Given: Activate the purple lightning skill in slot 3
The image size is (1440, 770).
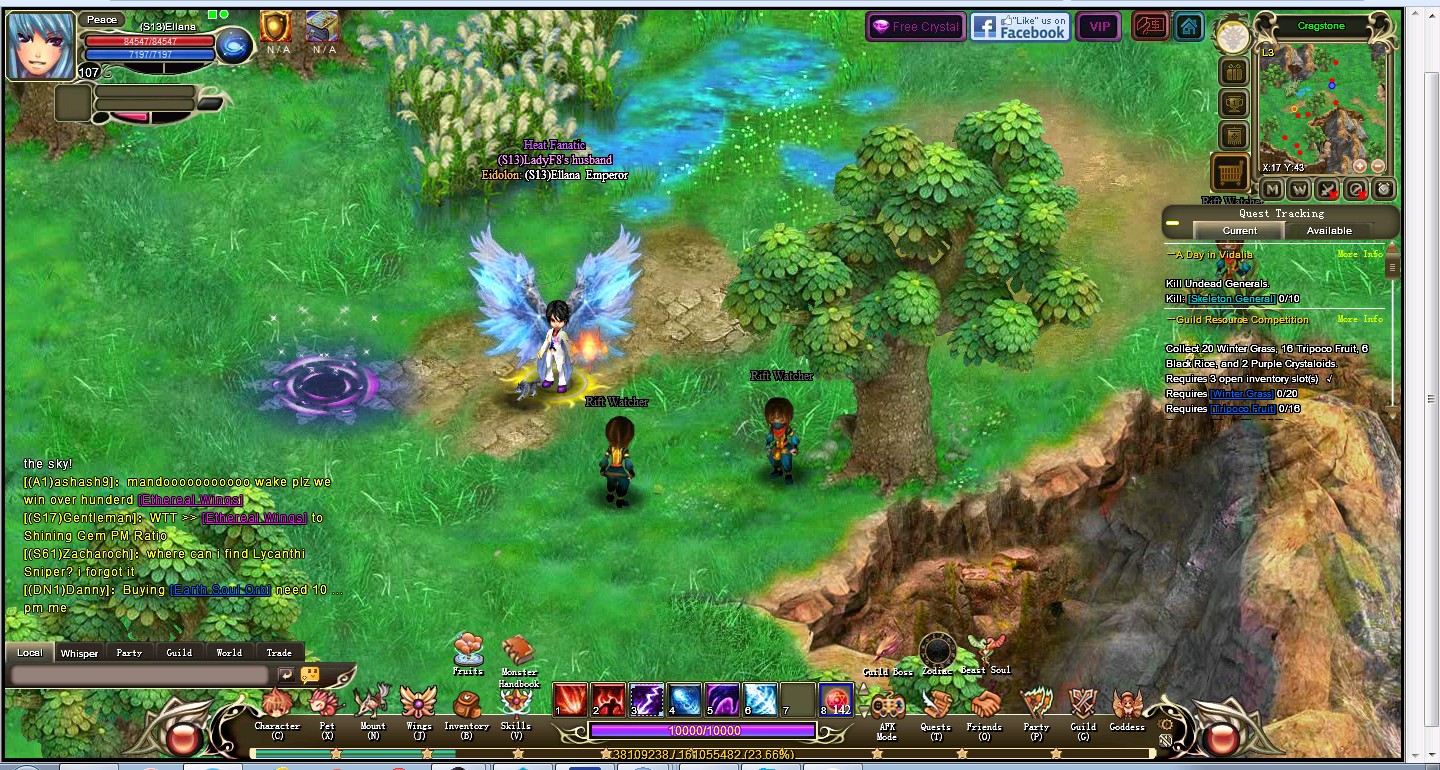Looking at the screenshot, I should [x=647, y=700].
